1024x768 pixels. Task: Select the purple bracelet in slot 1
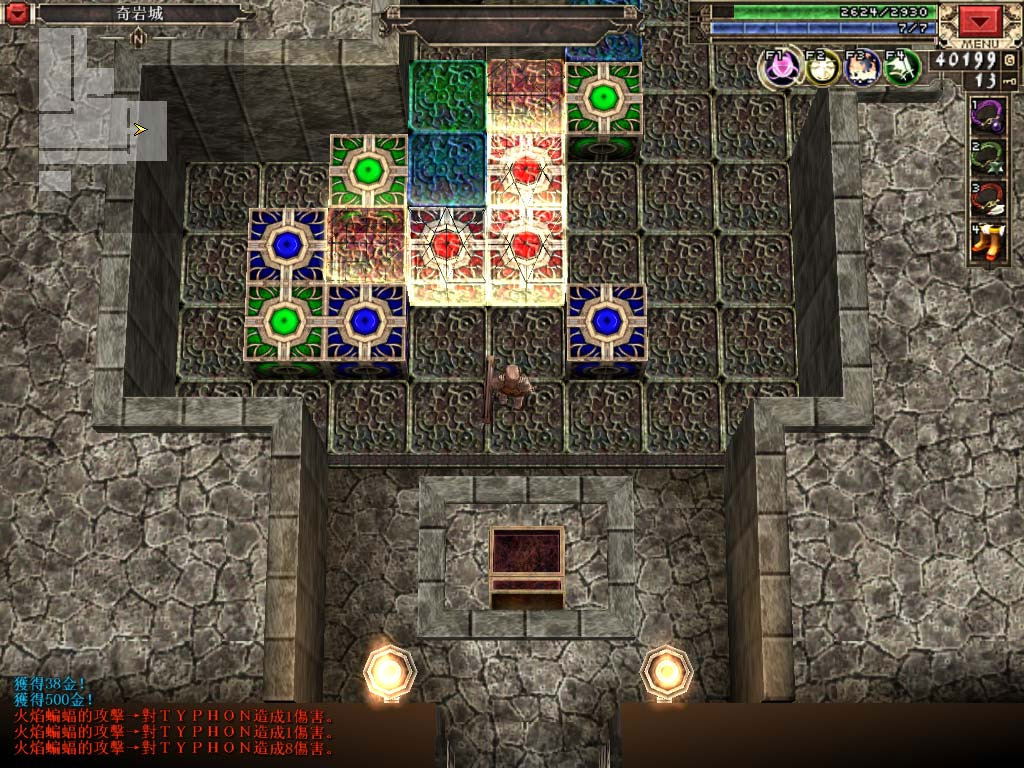[x=989, y=114]
